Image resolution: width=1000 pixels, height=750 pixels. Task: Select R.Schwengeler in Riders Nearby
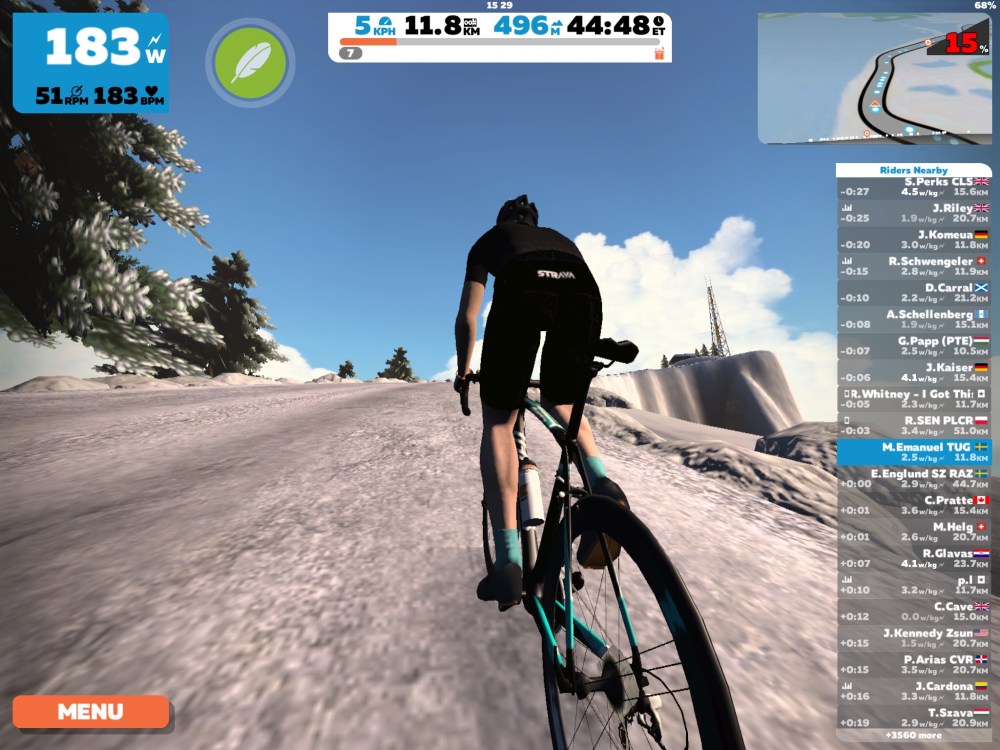[x=914, y=266]
